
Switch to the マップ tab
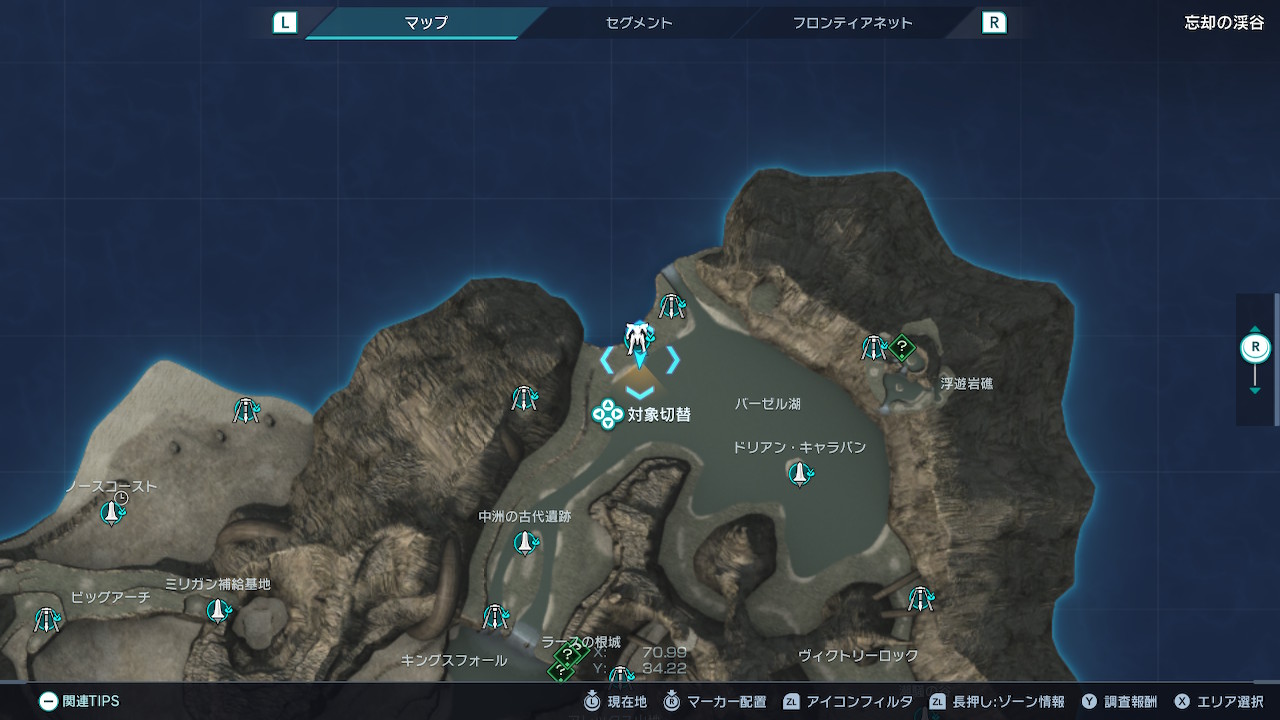click(x=426, y=22)
